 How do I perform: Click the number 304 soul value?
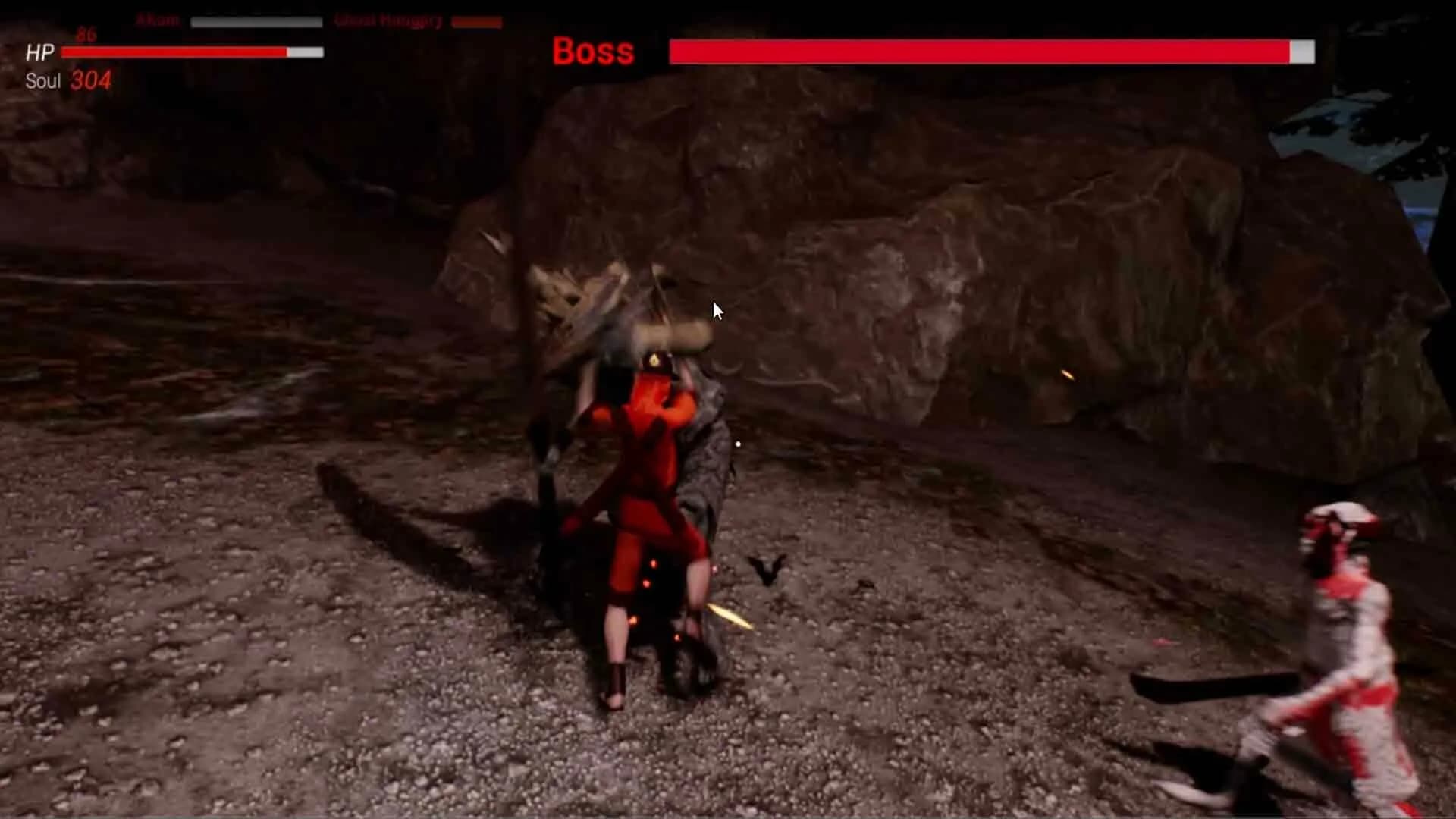[x=91, y=78]
